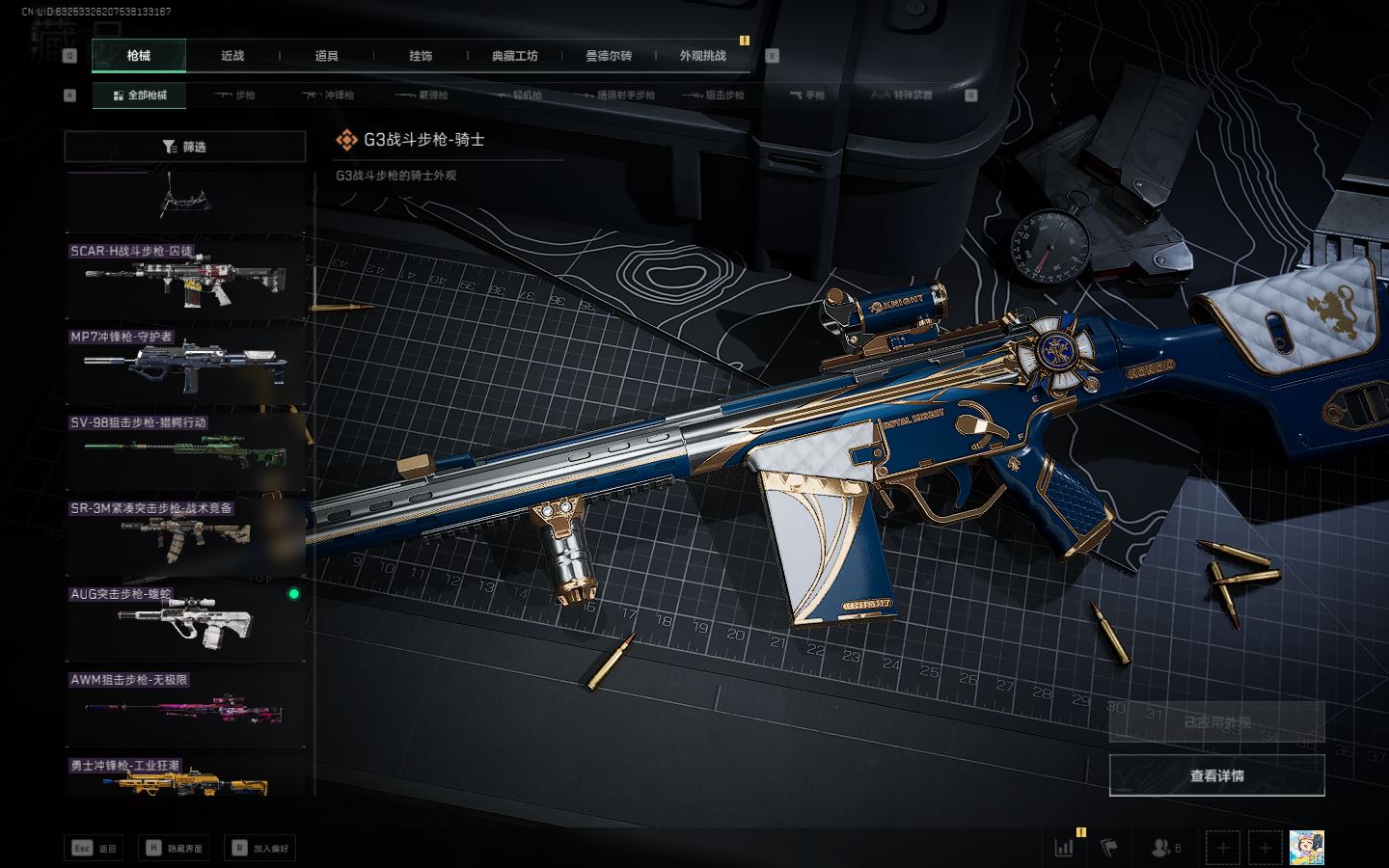Open the bar chart stats icon

pyautogui.click(x=1065, y=848)
